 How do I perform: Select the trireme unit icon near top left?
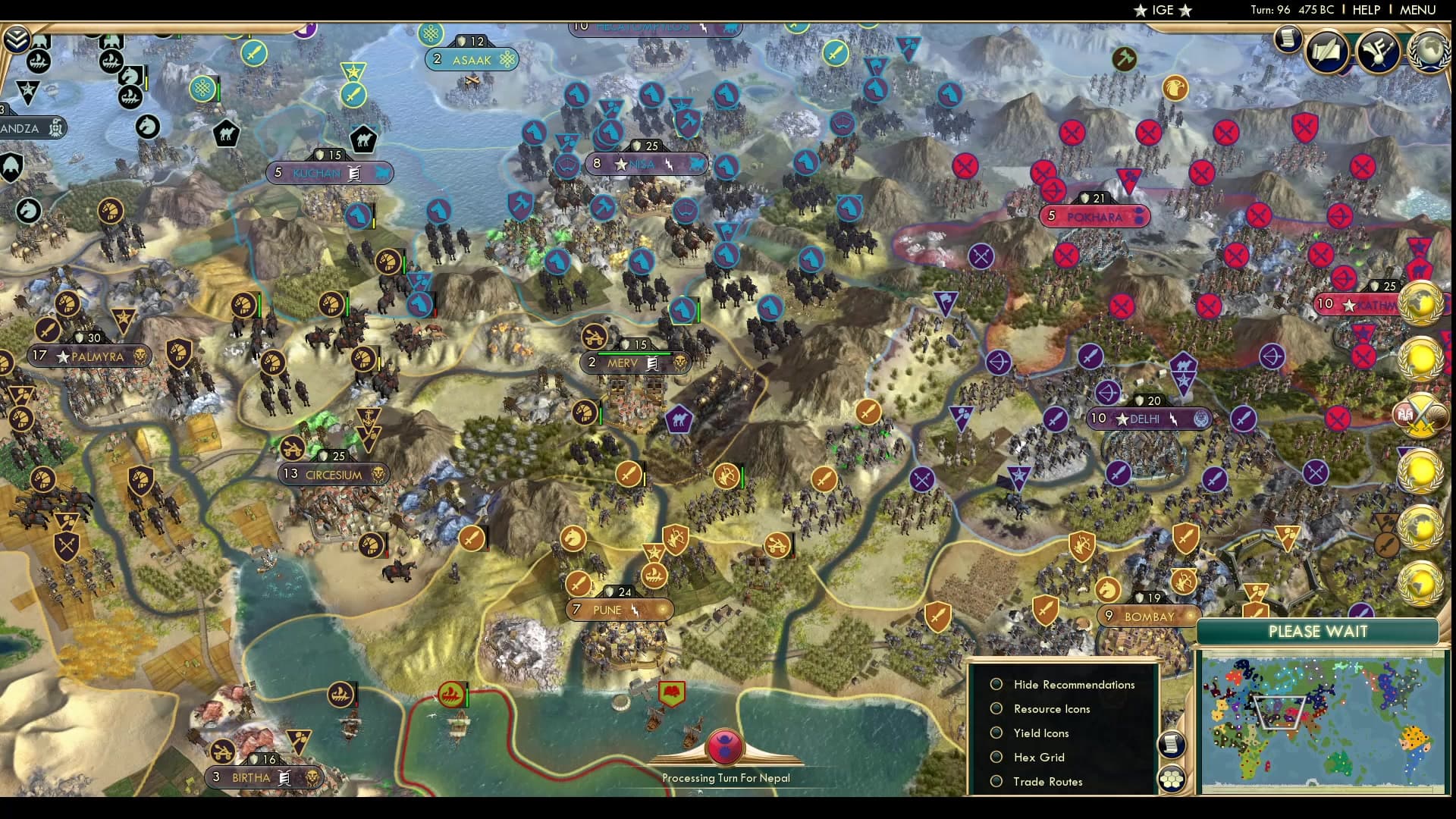click(x=38, y=61)
